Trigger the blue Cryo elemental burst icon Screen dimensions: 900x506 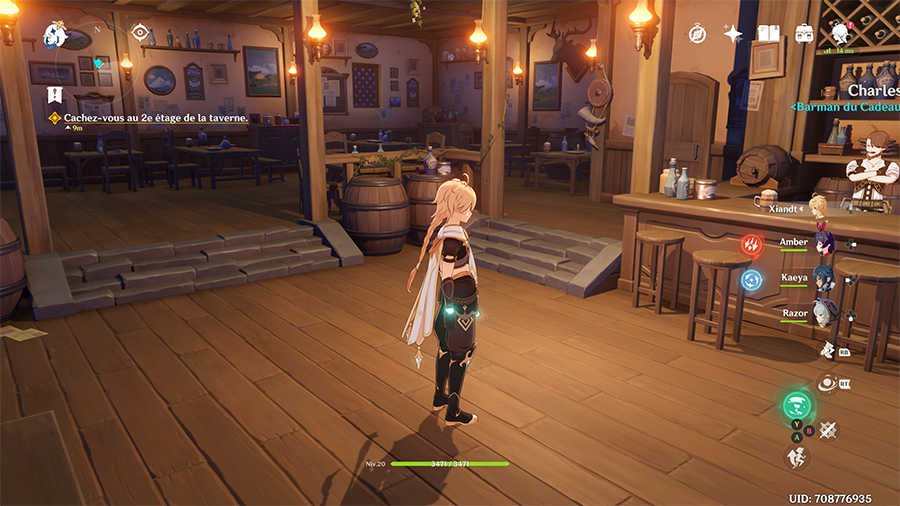coord(751,280)
